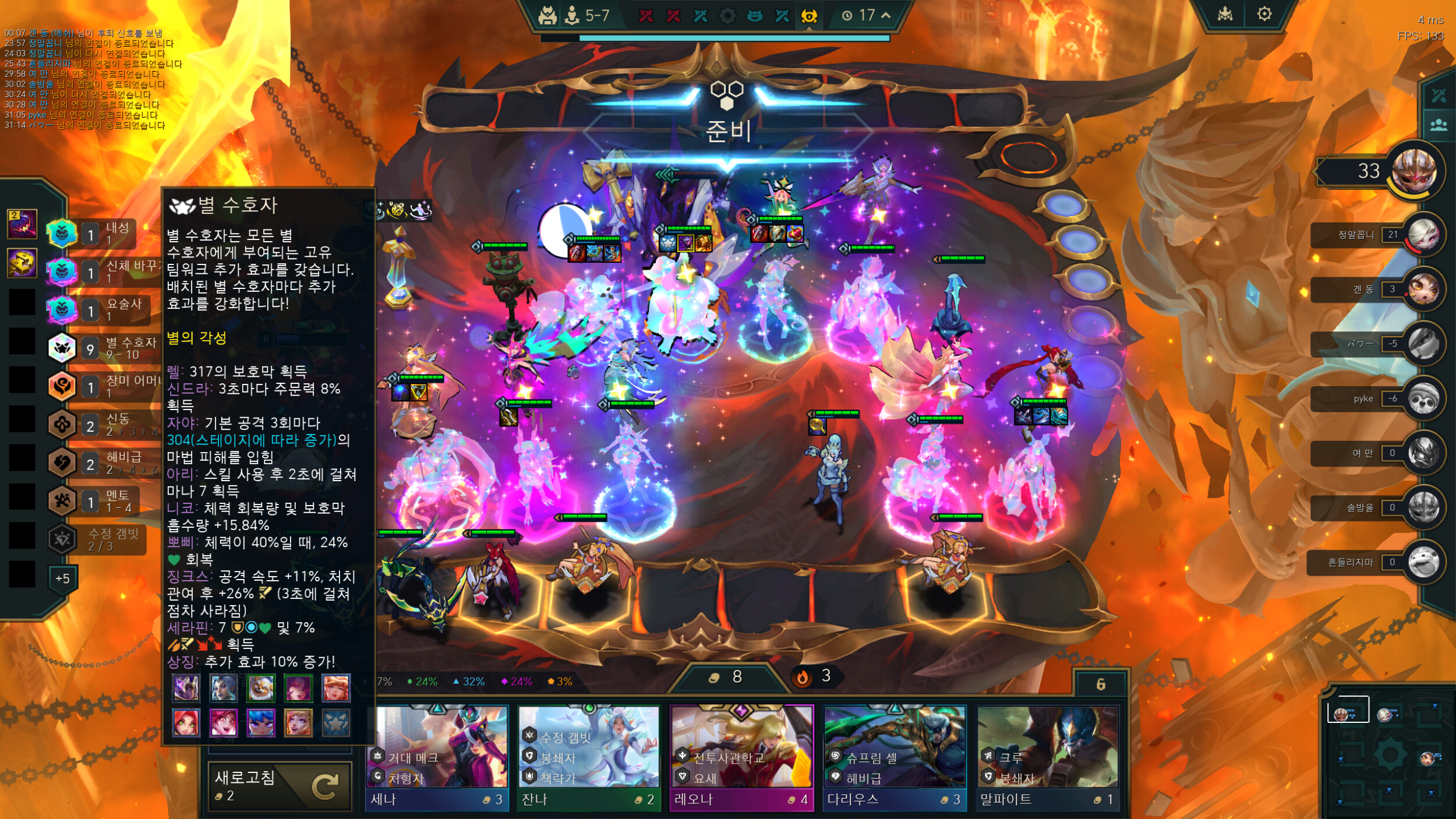1456x819 pixels.
Task: Select the Prodigy trait row
Action: pos(105,425)
